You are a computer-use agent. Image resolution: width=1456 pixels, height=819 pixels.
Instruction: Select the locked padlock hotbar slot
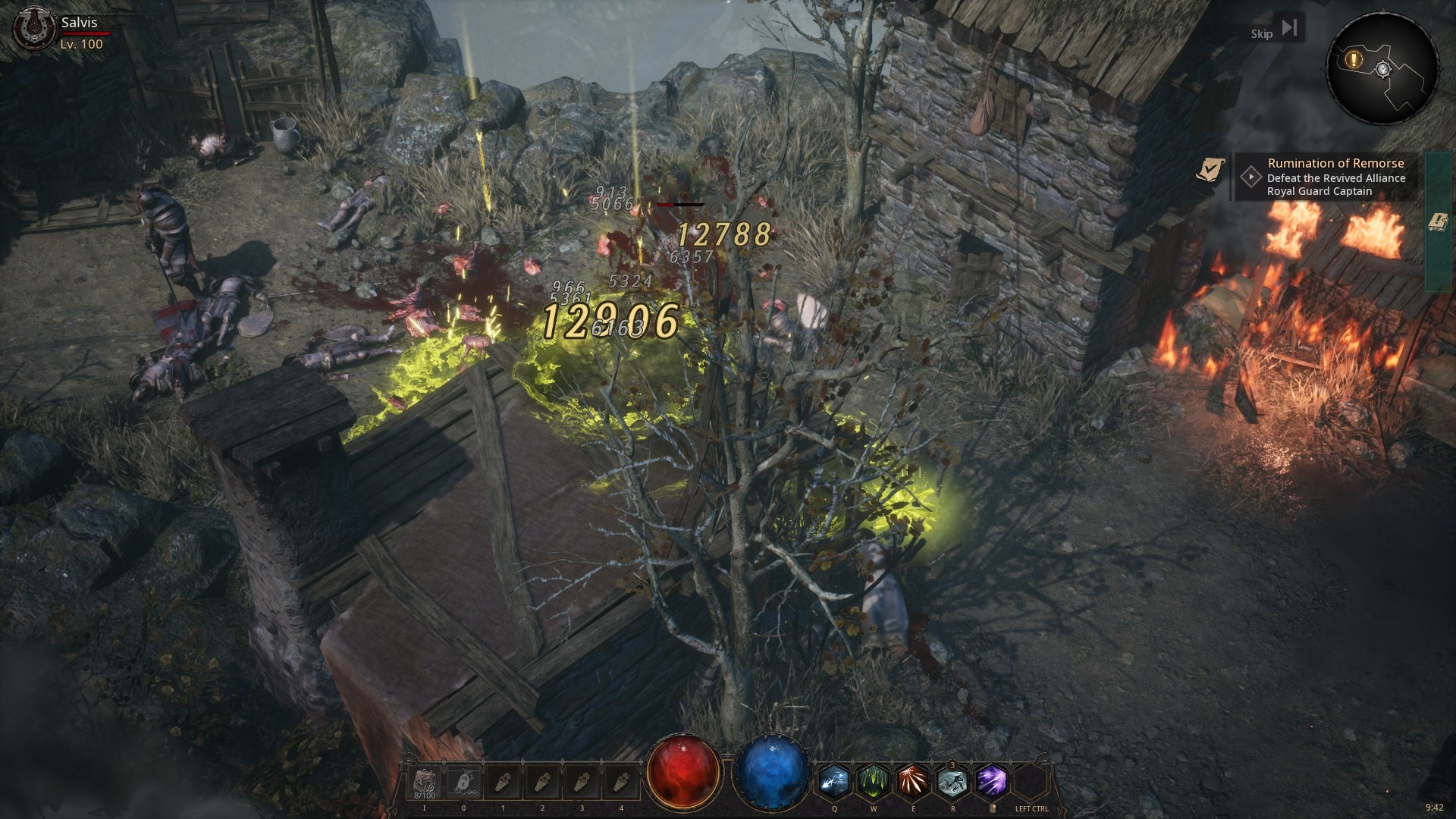click(x=463, y=783)
